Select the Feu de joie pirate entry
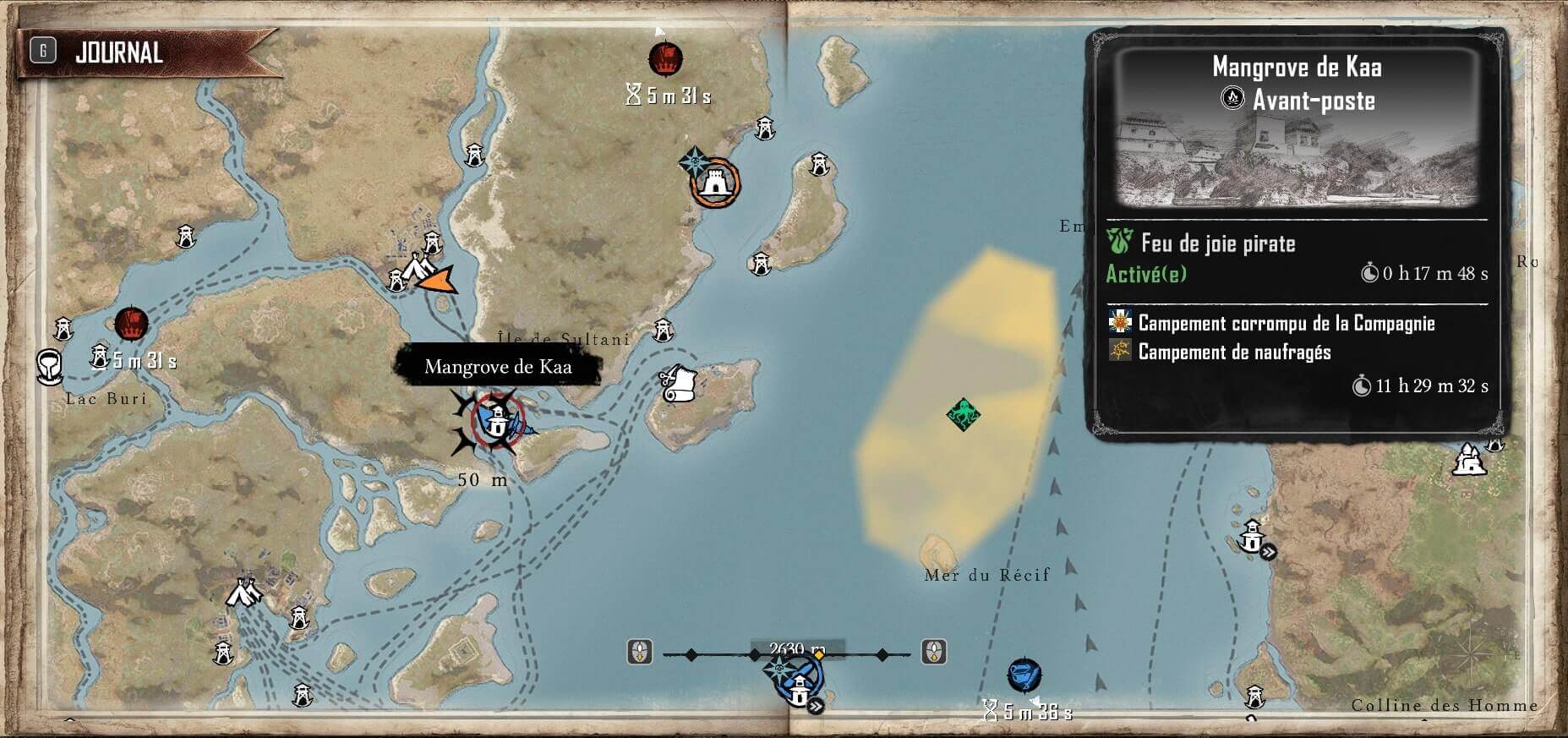This screenshot has height=738, width=1568. pos(1217,244)
